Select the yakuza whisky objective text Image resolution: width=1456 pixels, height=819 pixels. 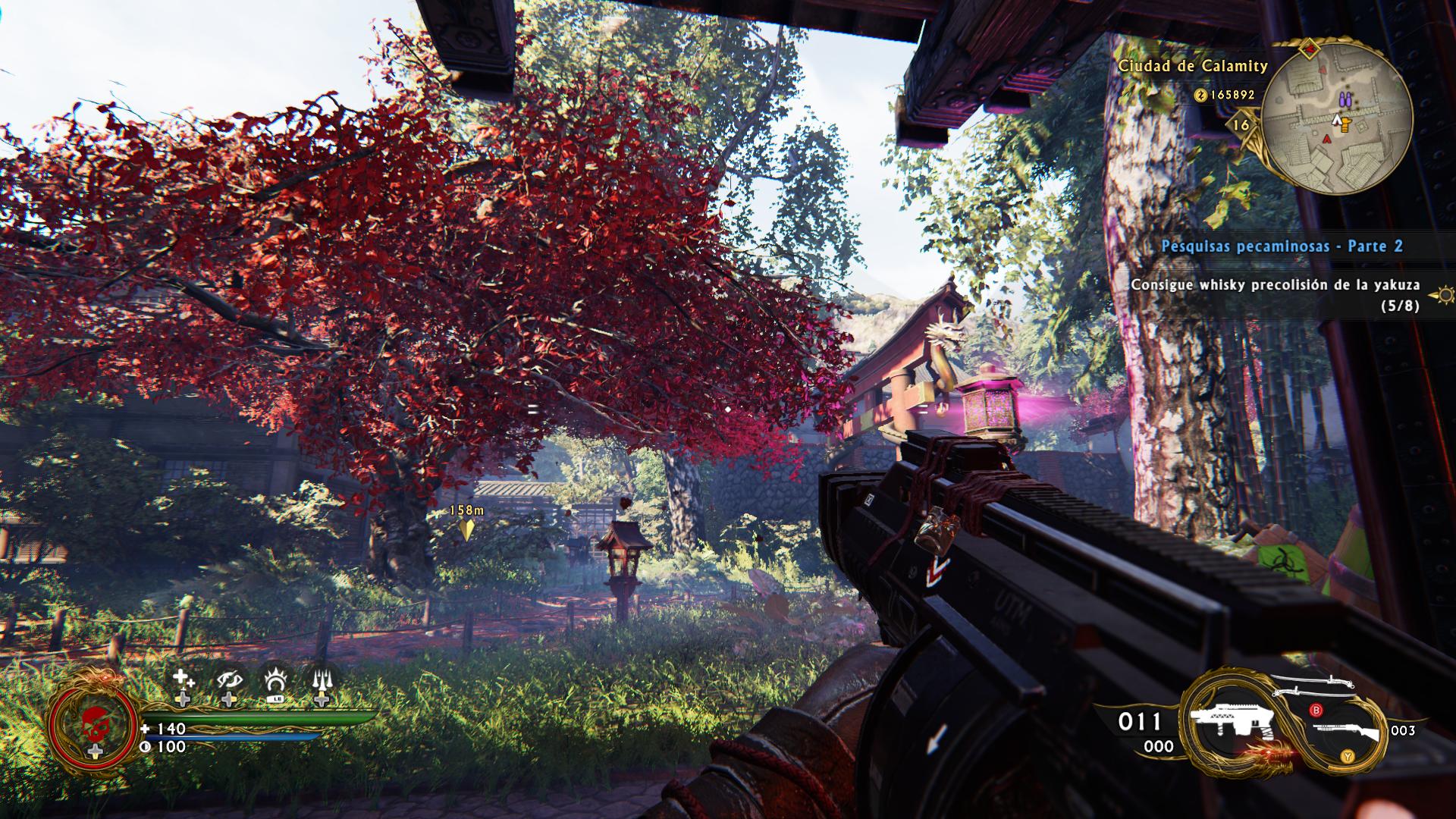[1276, 286]
